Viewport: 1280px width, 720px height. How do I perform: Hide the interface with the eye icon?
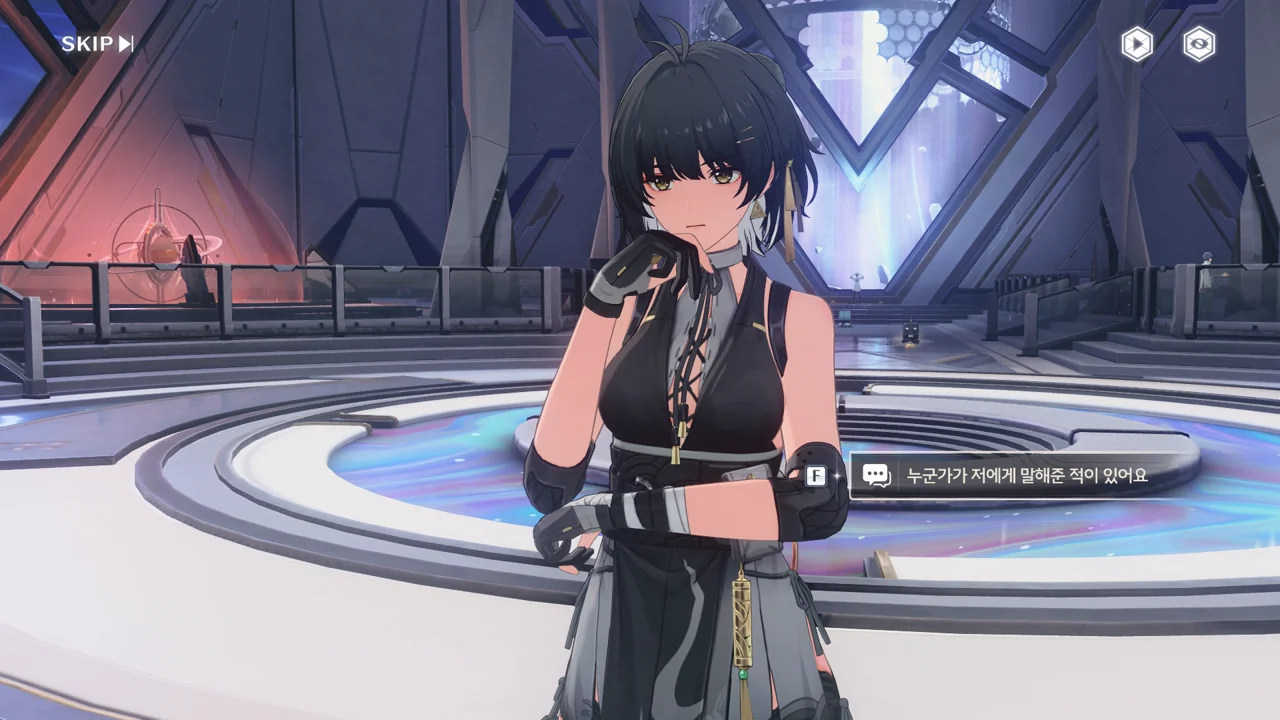(1199, 44)
